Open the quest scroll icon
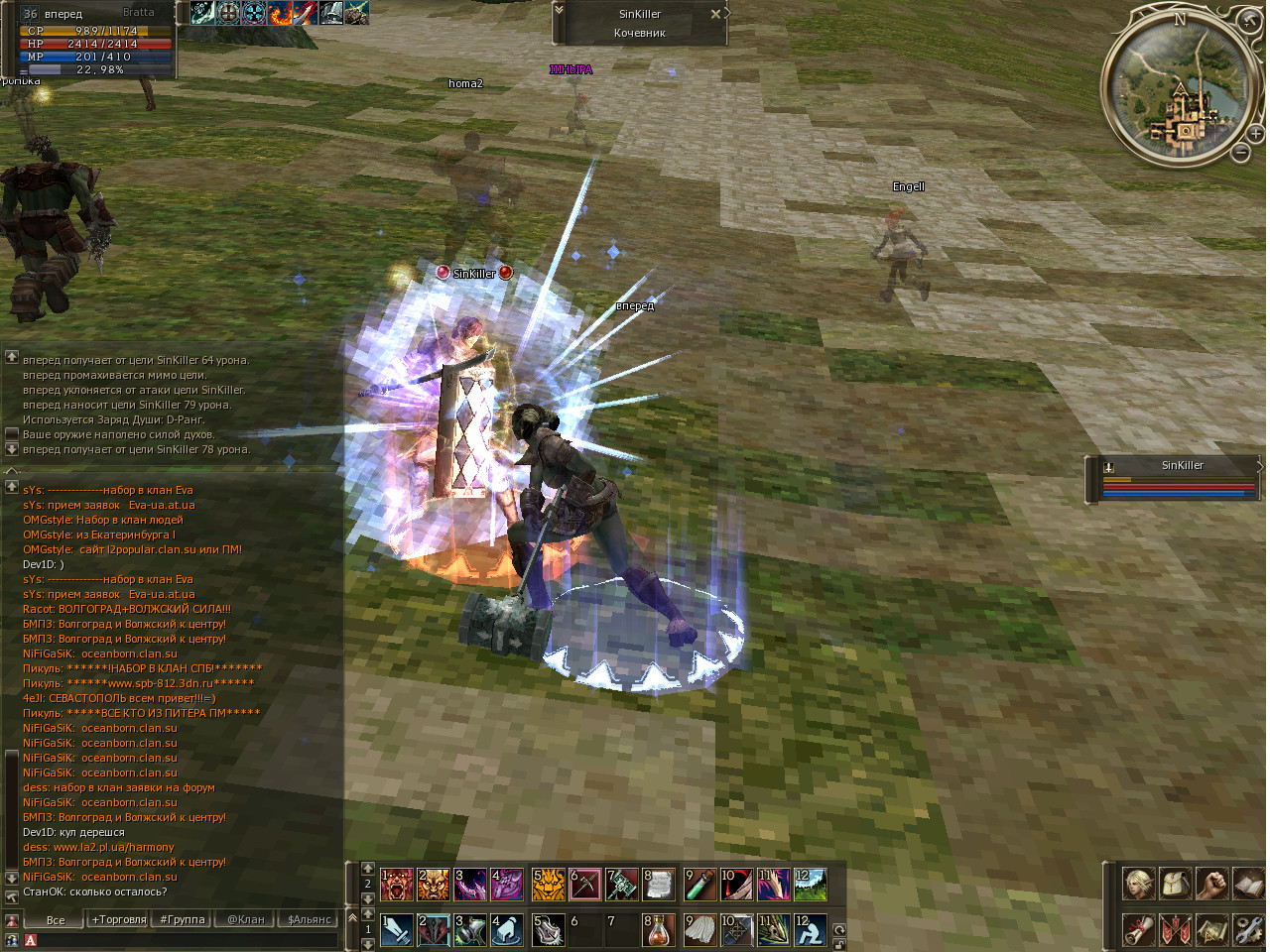1270x952 pixels. pos(1138,929)
